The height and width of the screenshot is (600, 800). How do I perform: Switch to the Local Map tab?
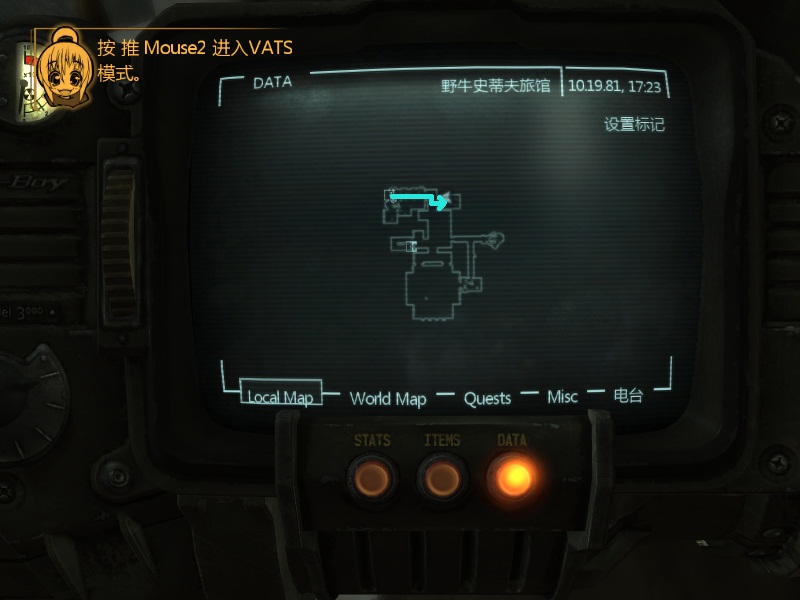(x=280, y=397)
